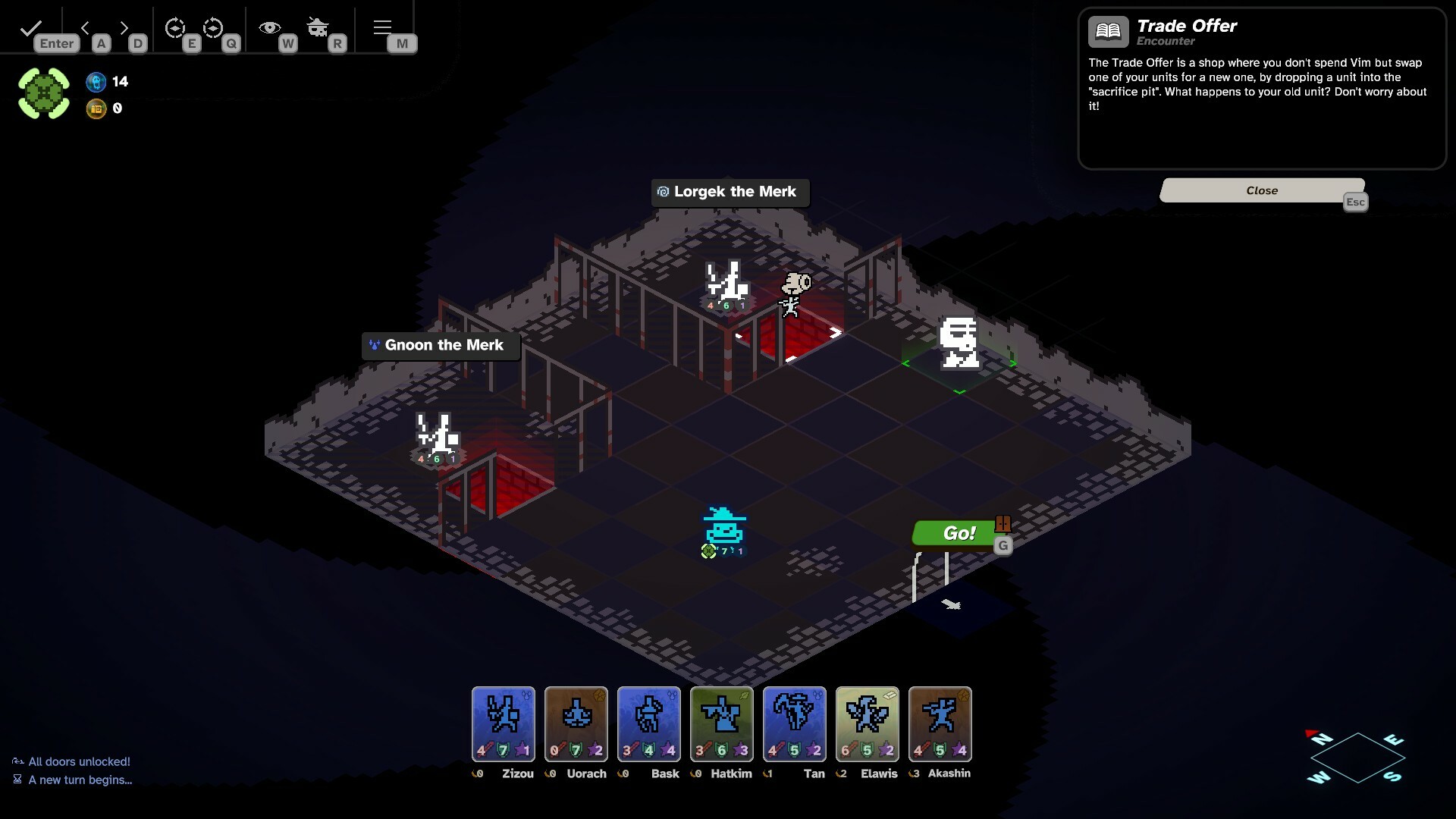
Task: Click the clockwise rotation icon above Q
Action: pos(215,29)
